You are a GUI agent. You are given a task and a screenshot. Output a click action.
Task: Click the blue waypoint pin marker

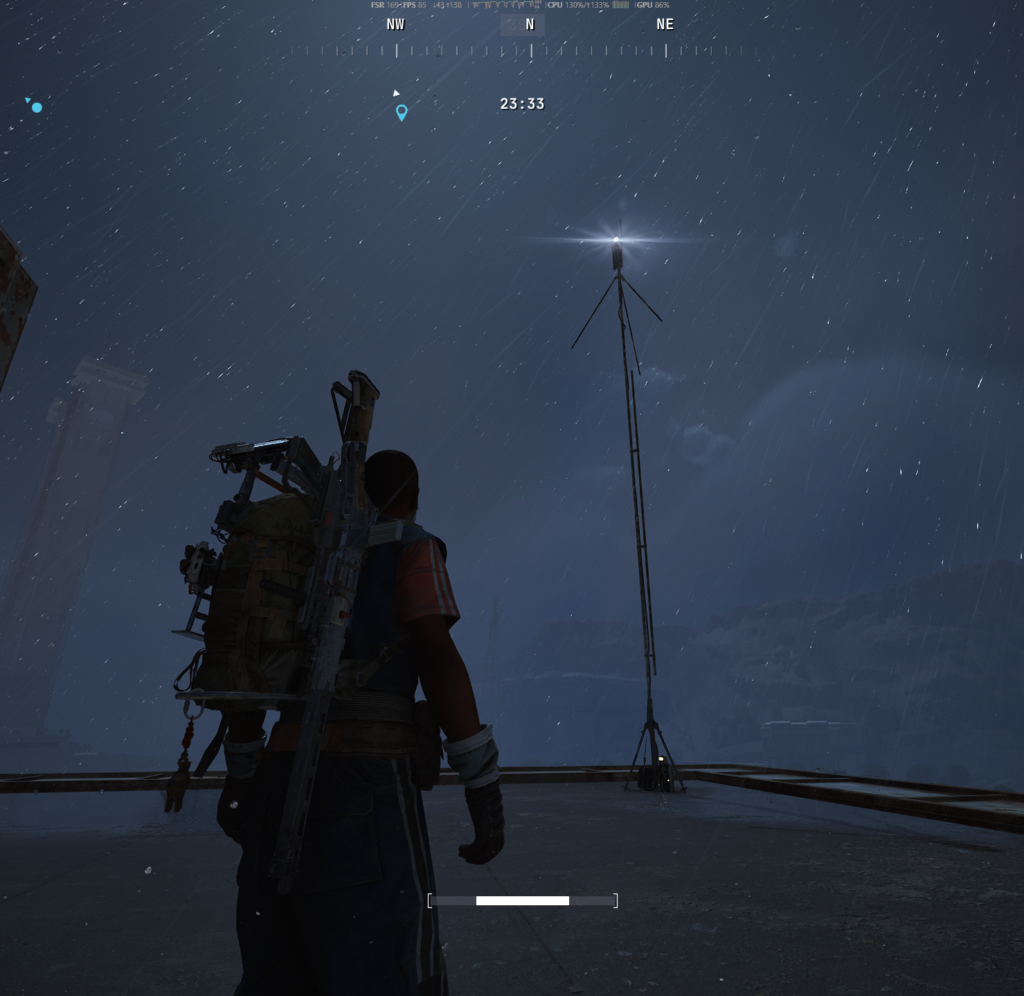click(x=401, y=112)
